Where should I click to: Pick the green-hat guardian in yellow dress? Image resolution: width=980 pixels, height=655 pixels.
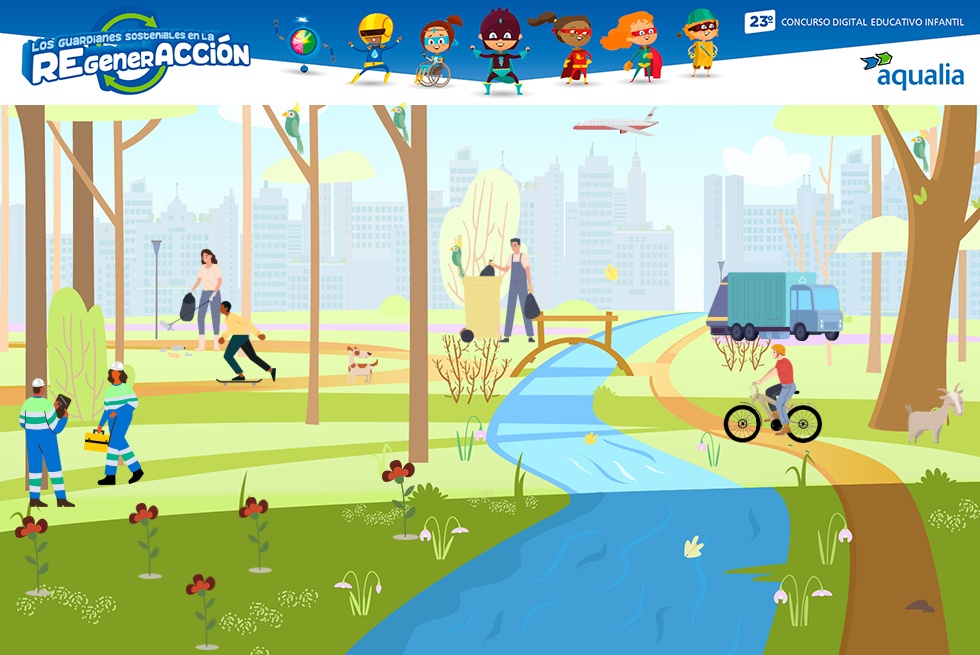701,44
